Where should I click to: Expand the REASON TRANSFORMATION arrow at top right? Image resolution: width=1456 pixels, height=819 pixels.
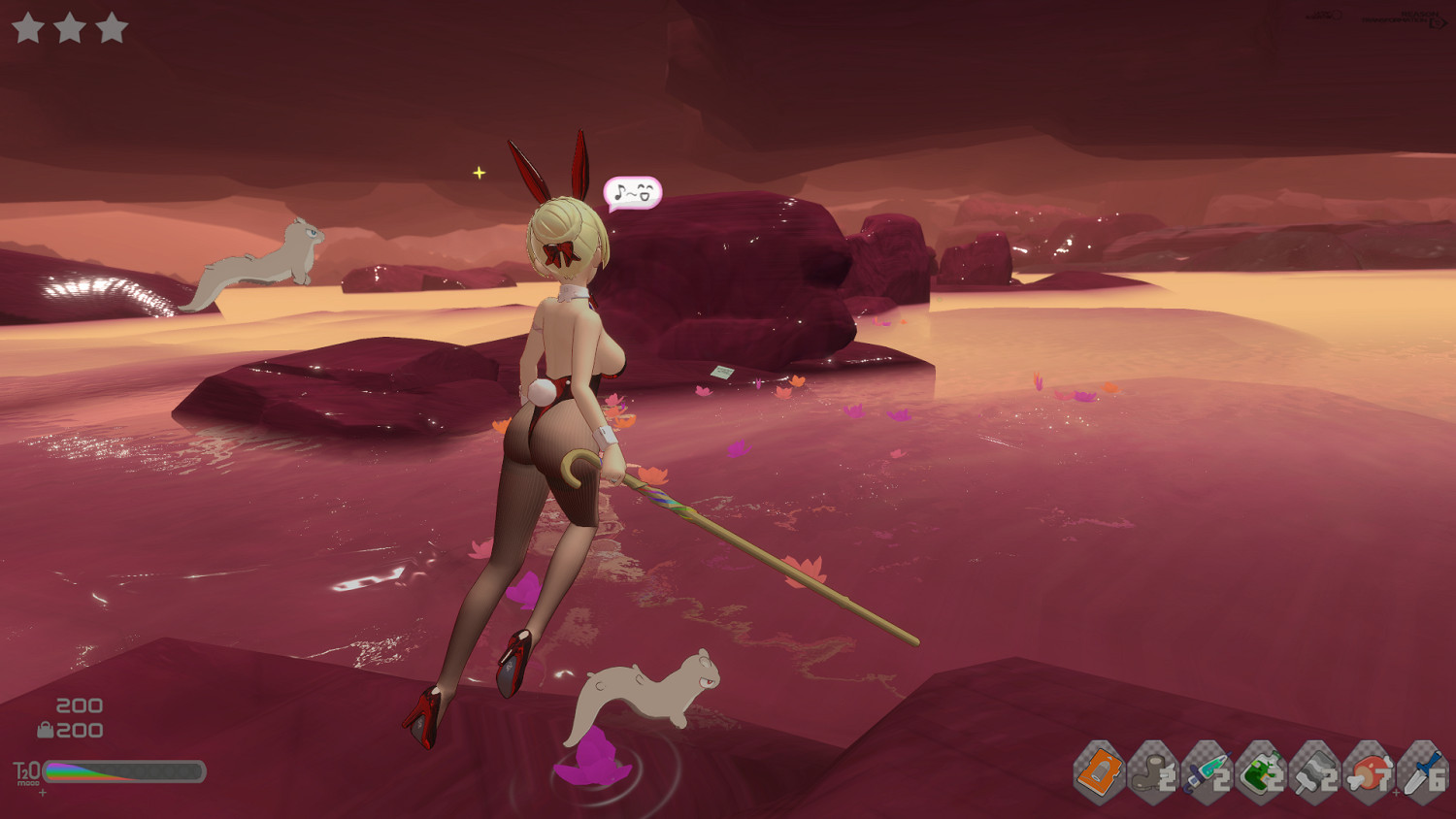tap(1440, 22)
